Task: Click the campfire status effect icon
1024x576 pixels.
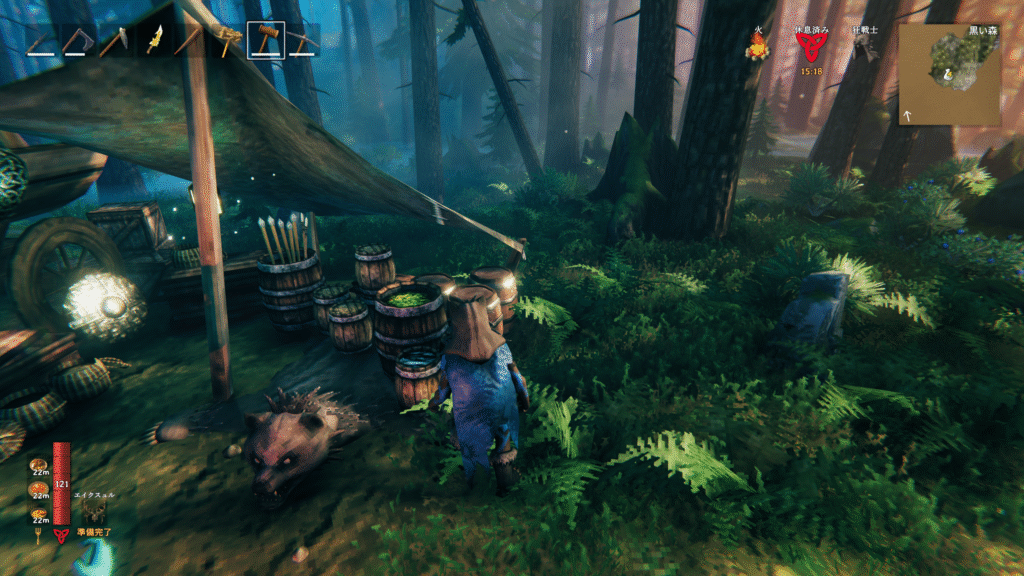Action: tap(757, 46)
